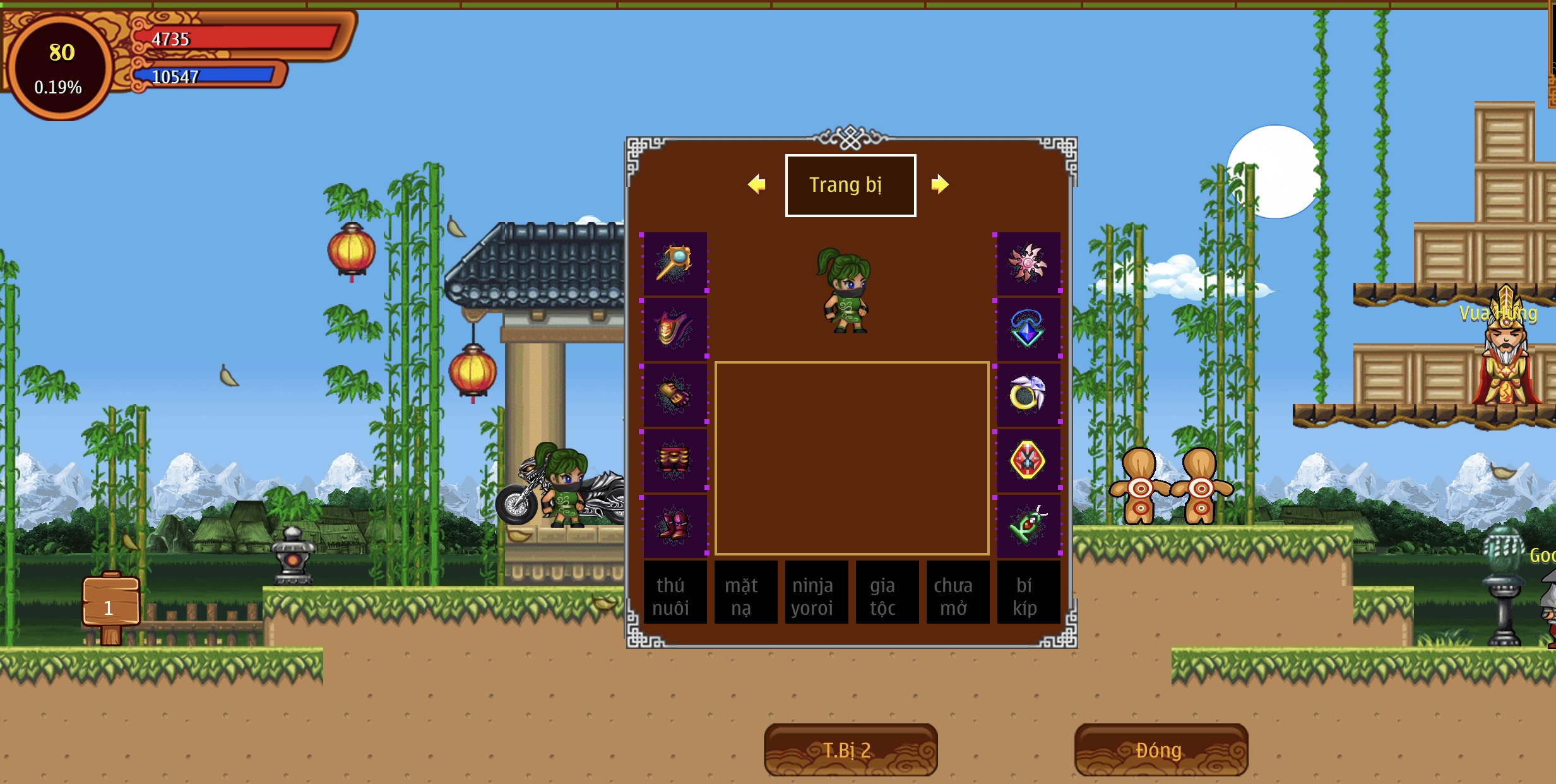Go to the previous panel with left arrow

click(756, 184)
